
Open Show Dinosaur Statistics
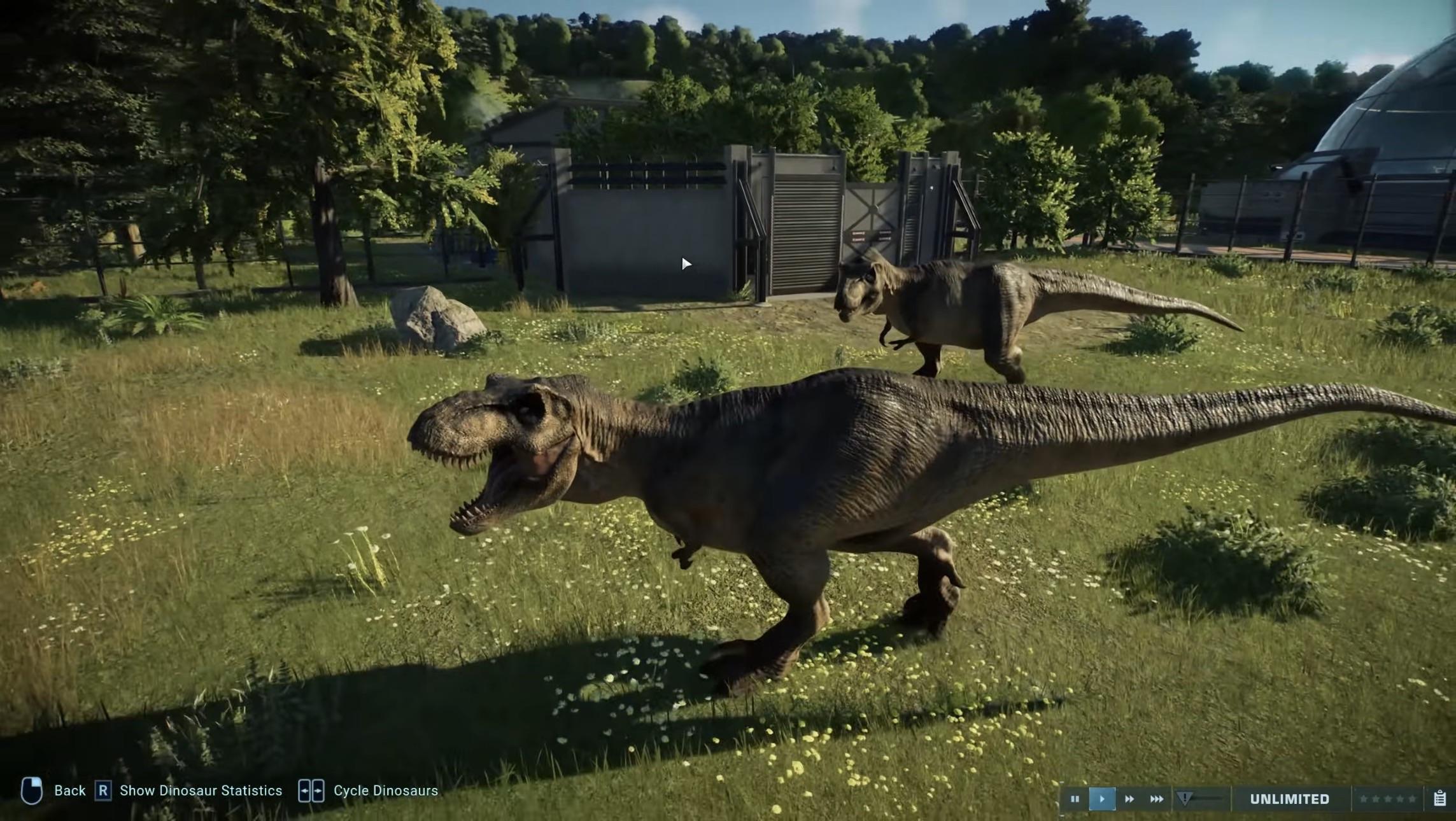pyautogui.click(x=201, y=790)
